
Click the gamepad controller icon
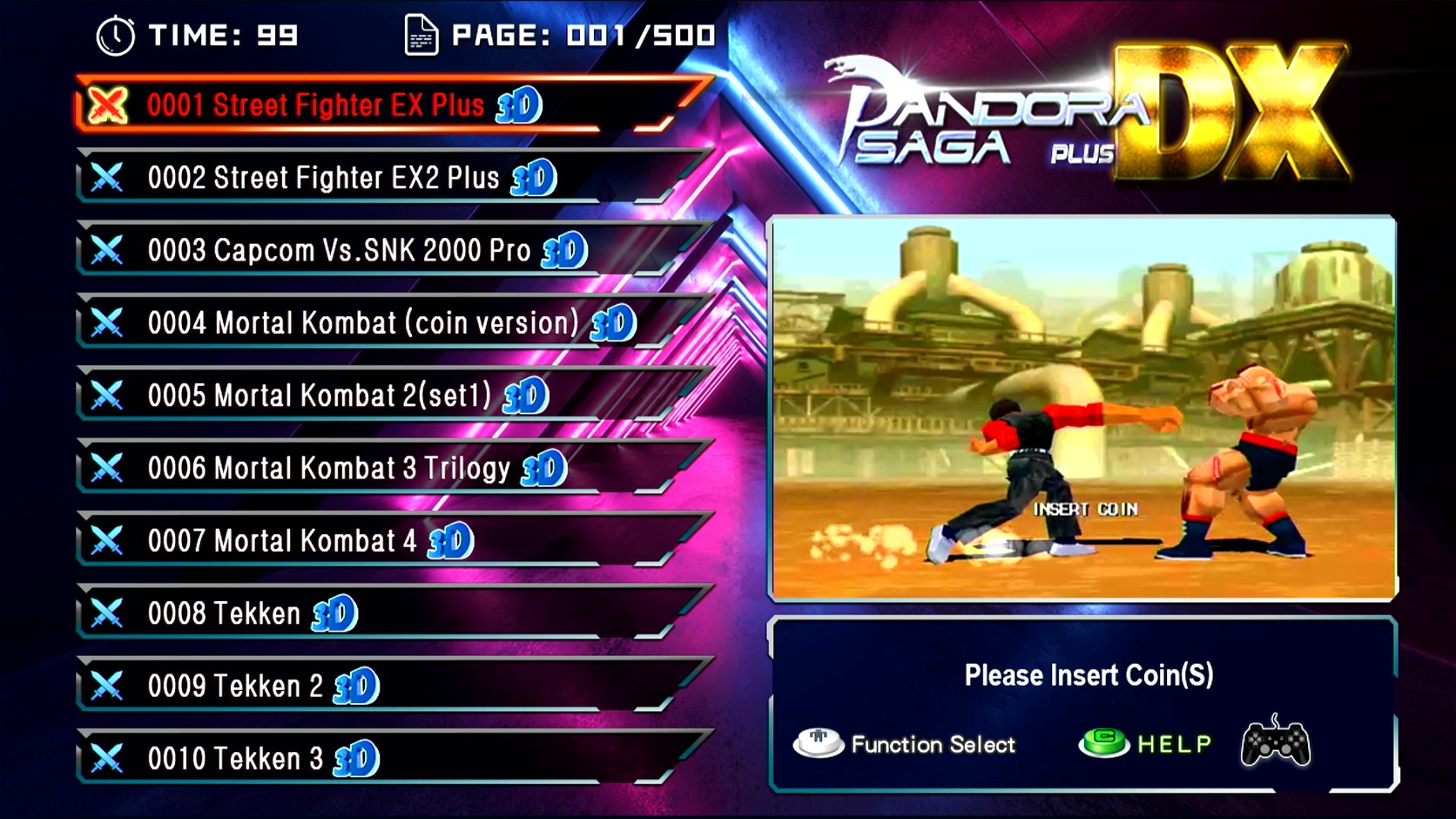[x=1275, y=742]
